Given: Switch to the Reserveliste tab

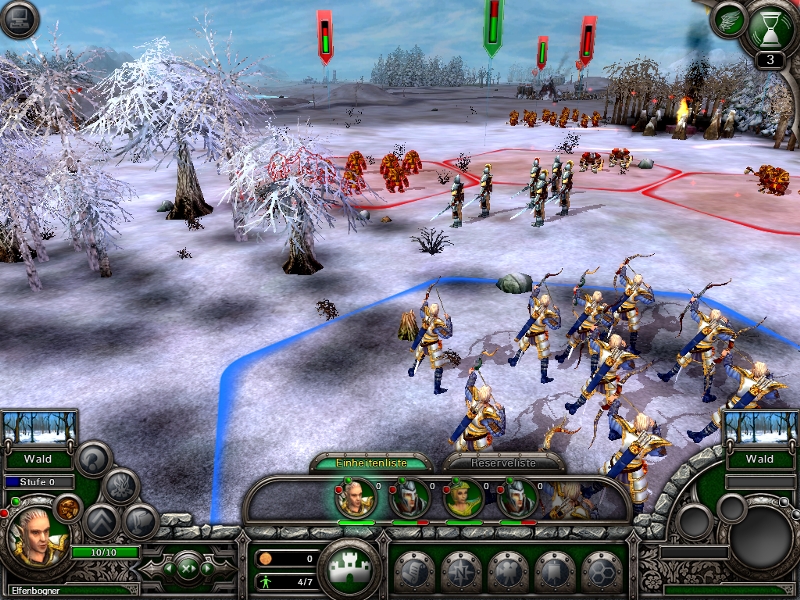Looking at the screenshot, I should point(496,462).
